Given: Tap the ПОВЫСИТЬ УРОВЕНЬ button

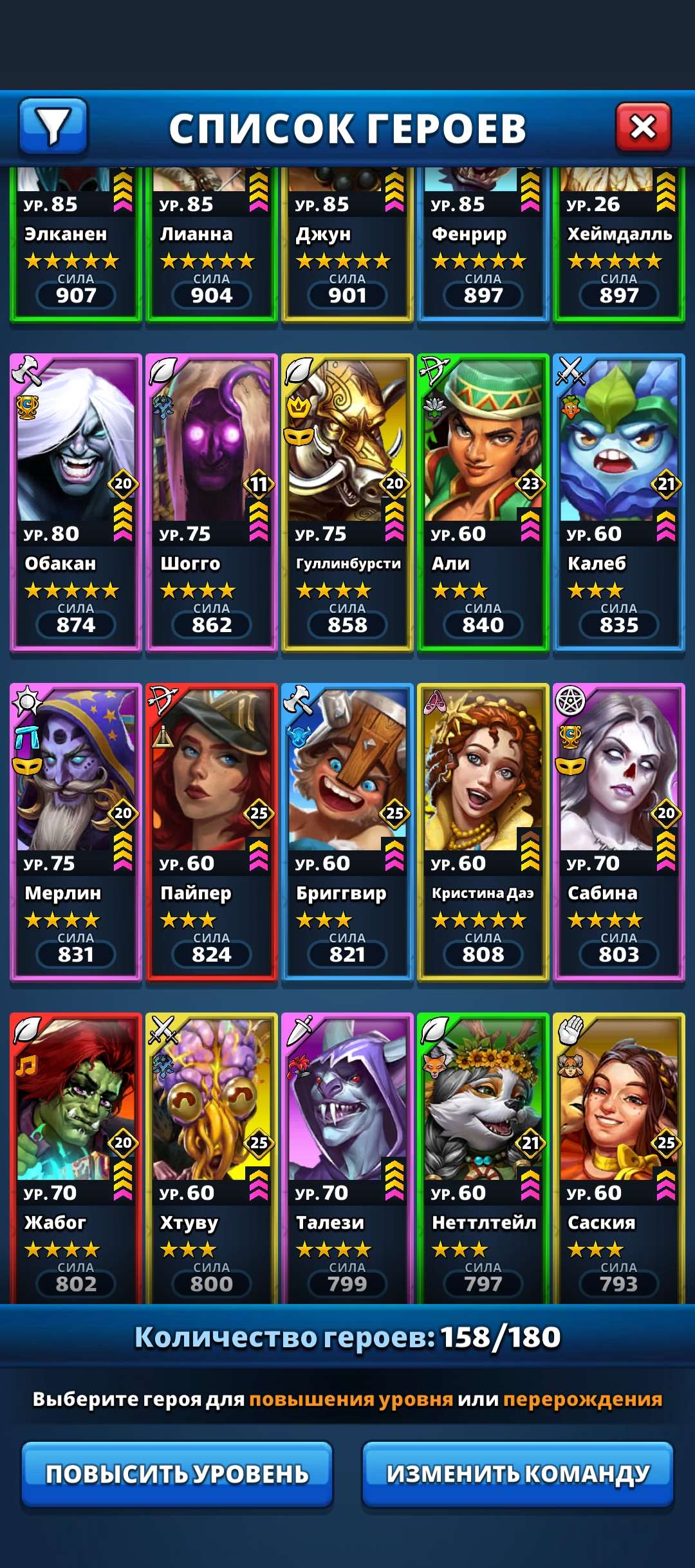Looking at the screenshot, I should coord(177,1473).
